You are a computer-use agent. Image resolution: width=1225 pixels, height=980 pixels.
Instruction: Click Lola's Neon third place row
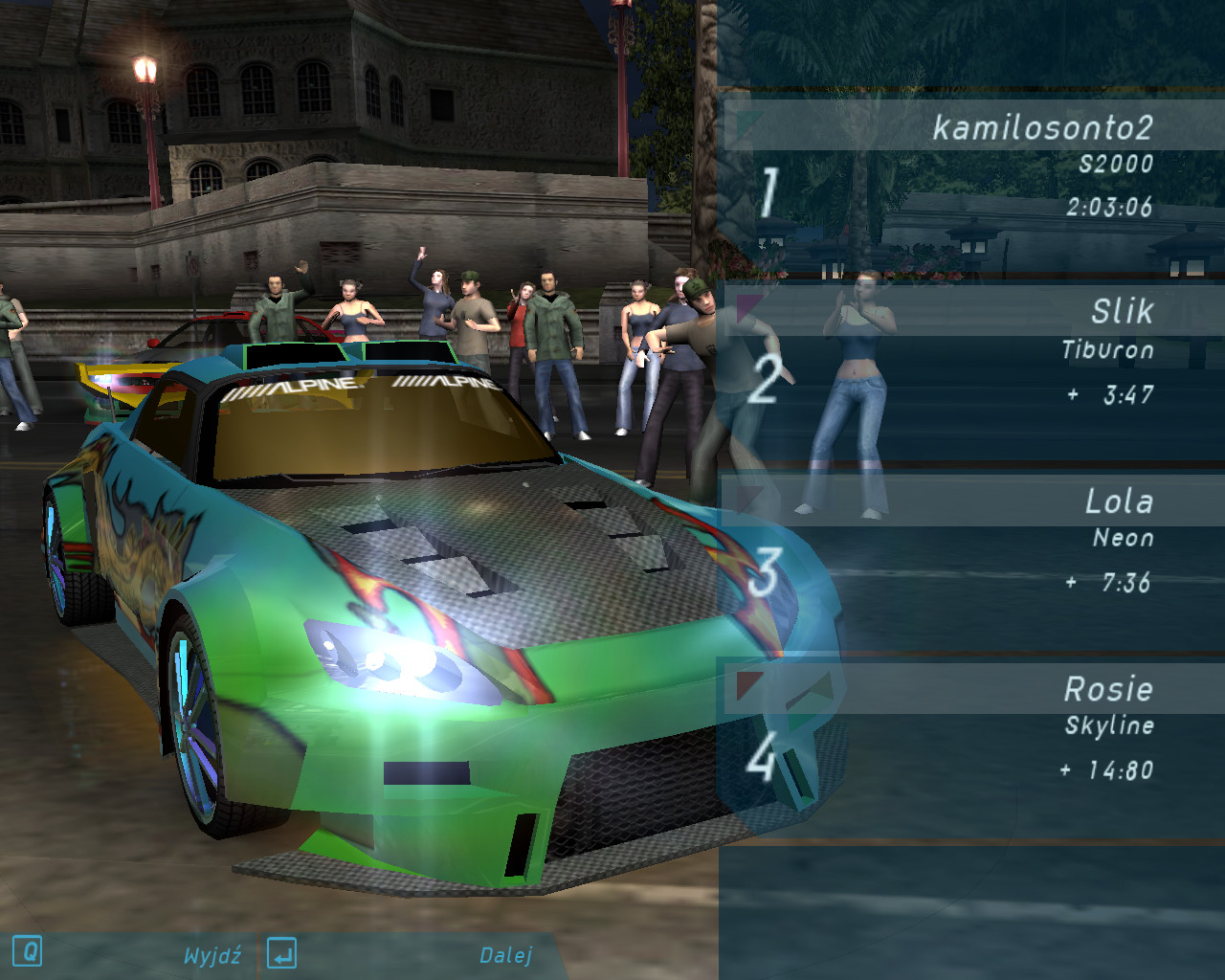[971, 542]
